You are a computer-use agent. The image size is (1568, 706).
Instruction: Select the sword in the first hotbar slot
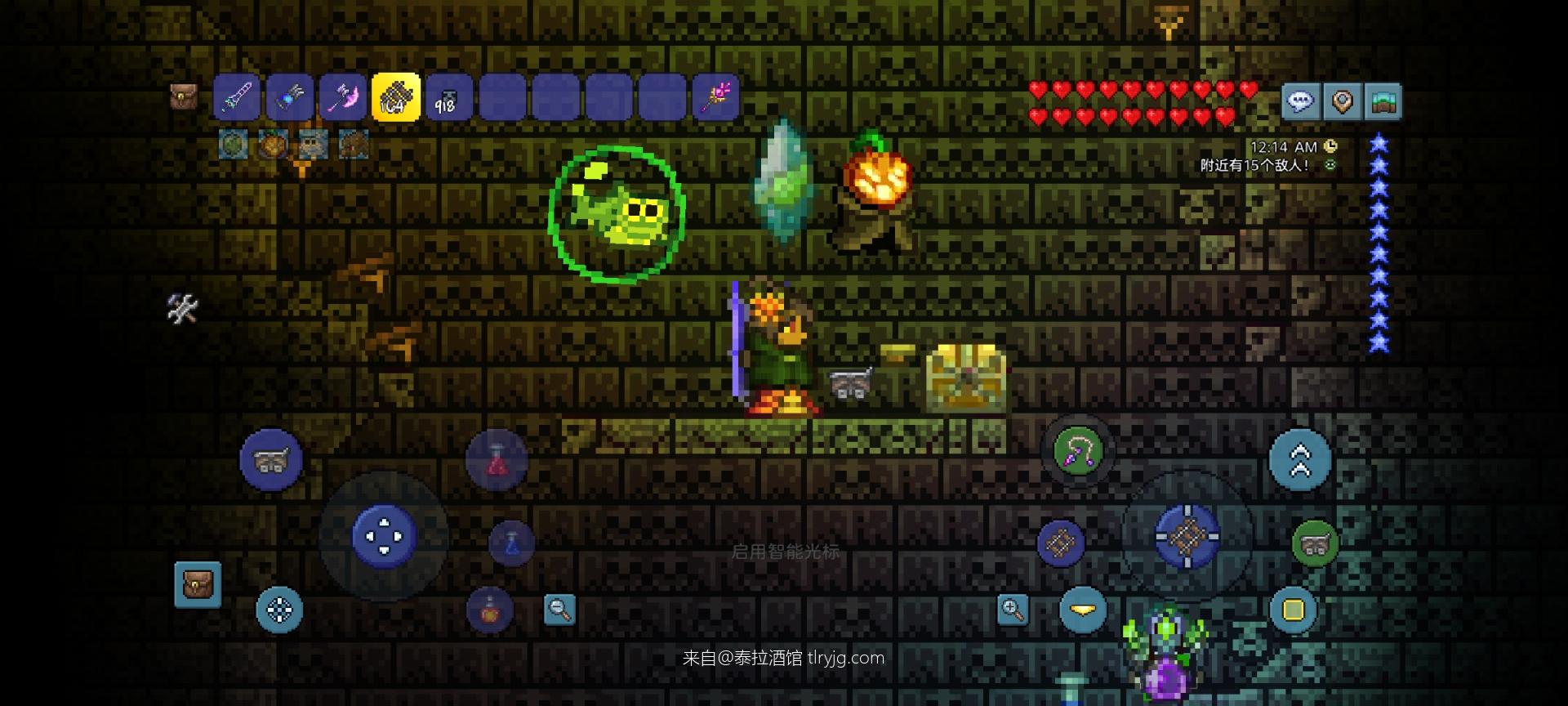(237, 99)
